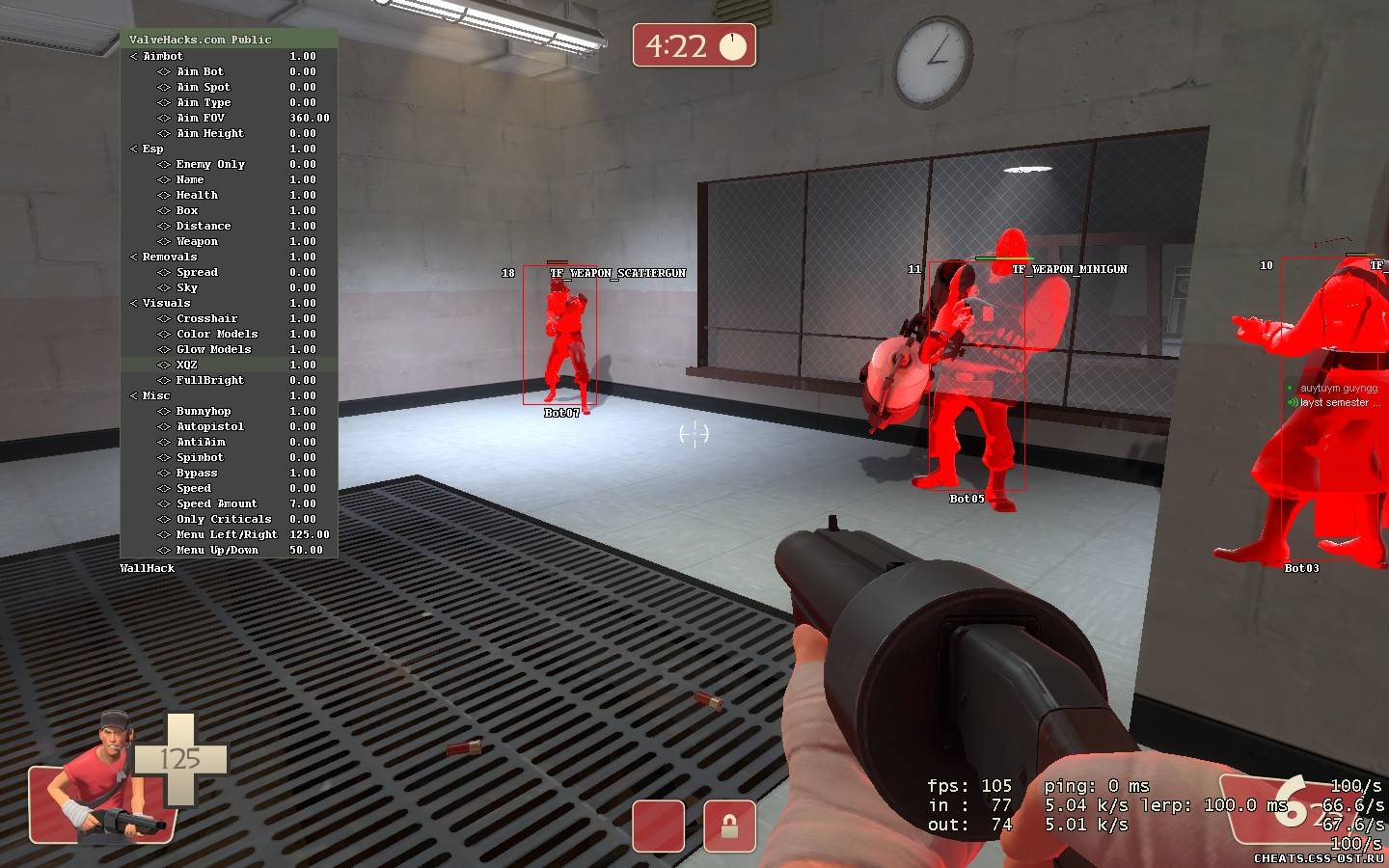Toggle the Health esp option
The image size is (1389, 868).
click(x=197, y=195)
